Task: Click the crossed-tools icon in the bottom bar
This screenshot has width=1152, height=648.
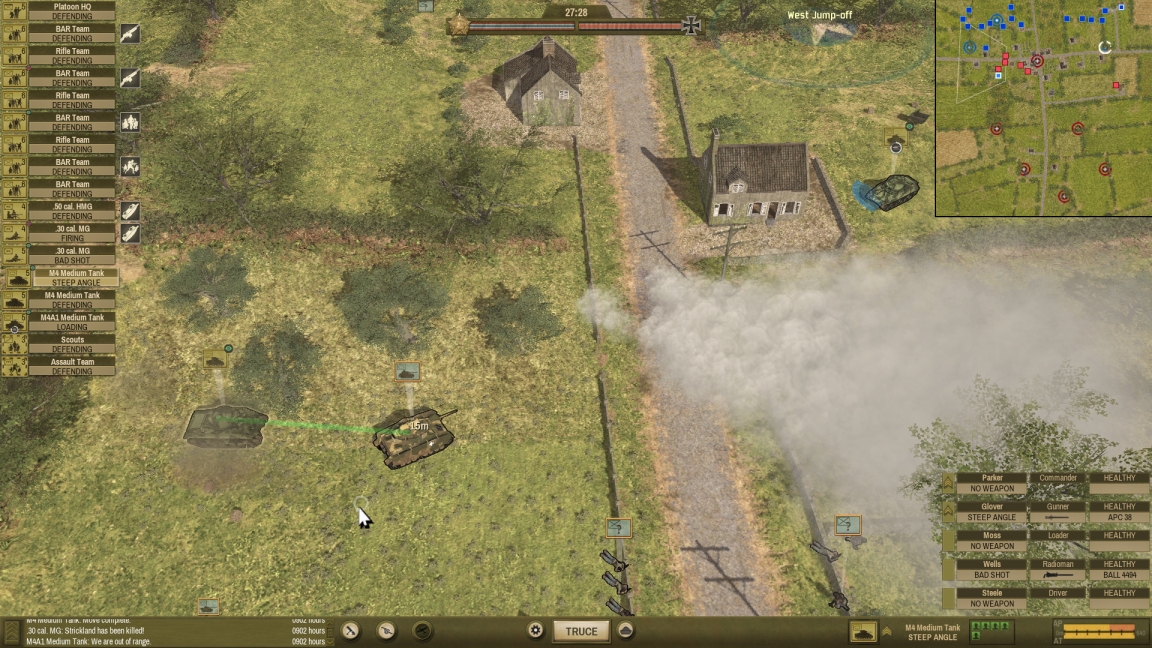Action: pyautogui.click(x=351, y=631)
